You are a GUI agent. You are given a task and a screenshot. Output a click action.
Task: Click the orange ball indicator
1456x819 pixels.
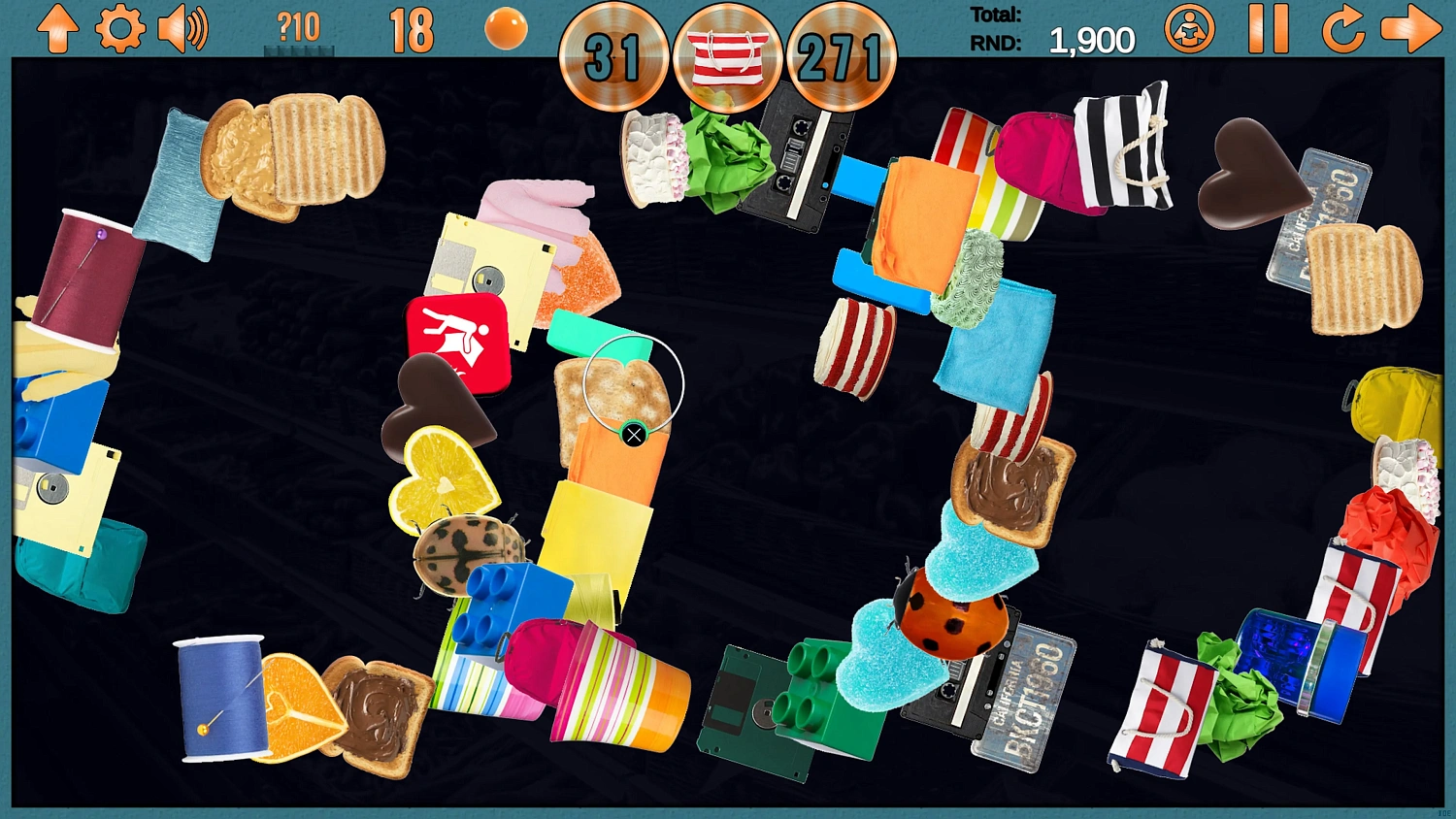tap(506, 29)
